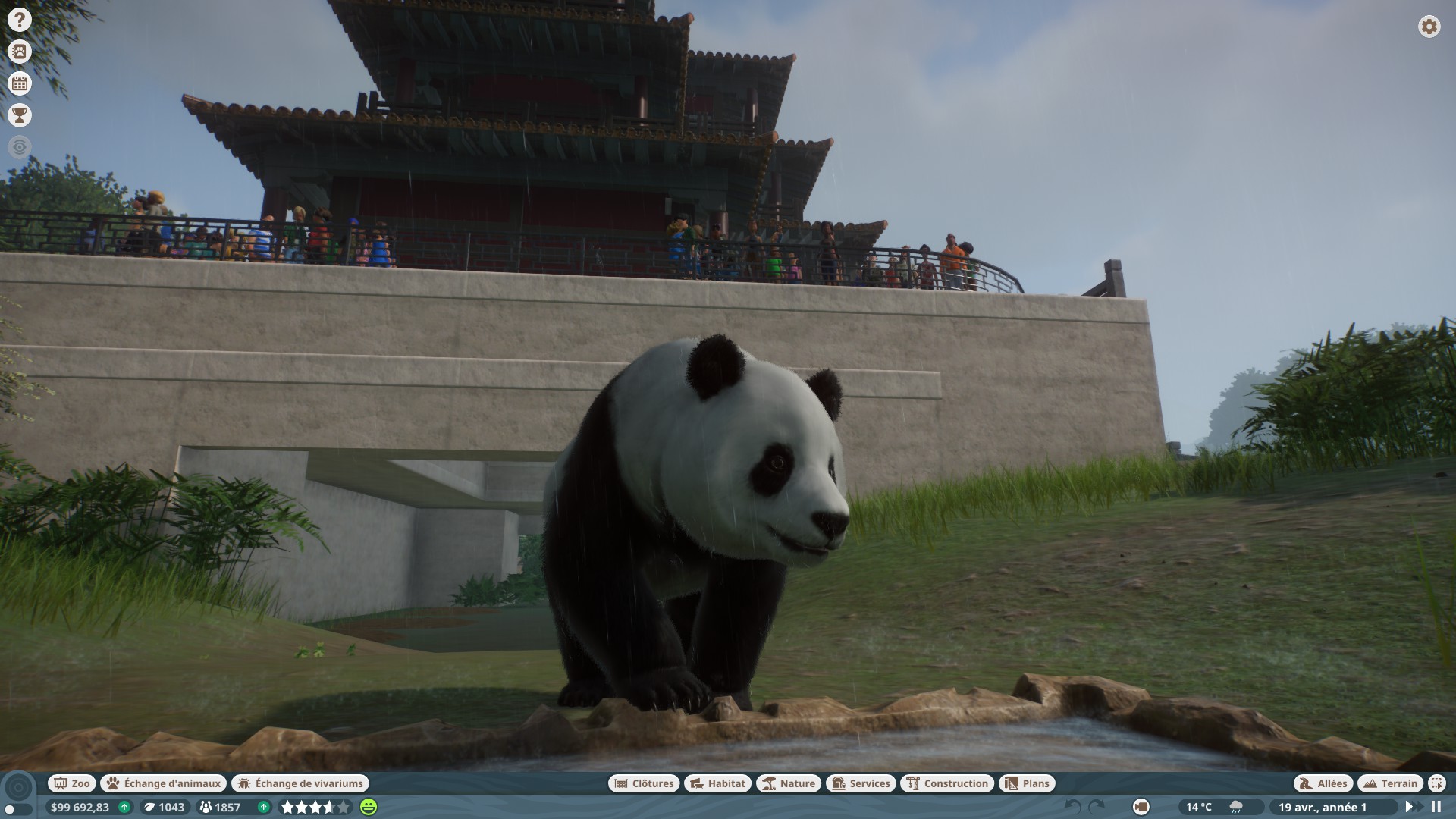Activate the multi-select dashed square tool
Screen dimensions: 1456x819
tap(1436, 783)
